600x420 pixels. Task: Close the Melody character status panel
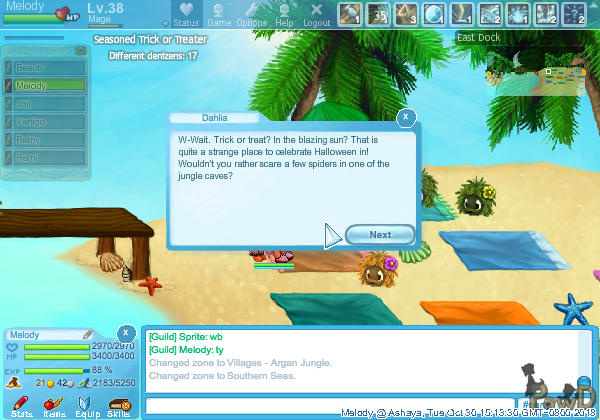click(x=126, y=333)
